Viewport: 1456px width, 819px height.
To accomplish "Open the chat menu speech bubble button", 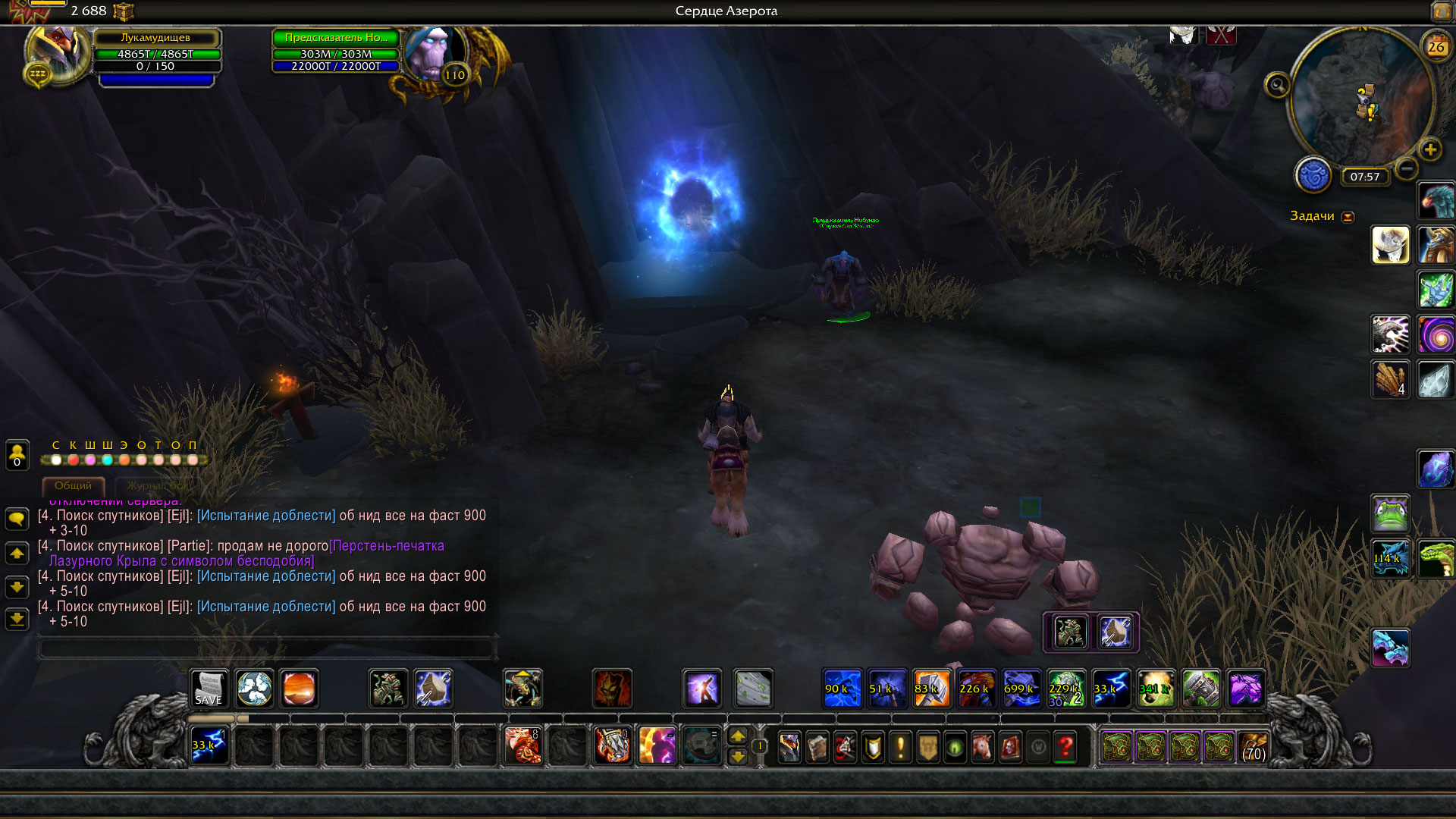I will tap(17, 519).
